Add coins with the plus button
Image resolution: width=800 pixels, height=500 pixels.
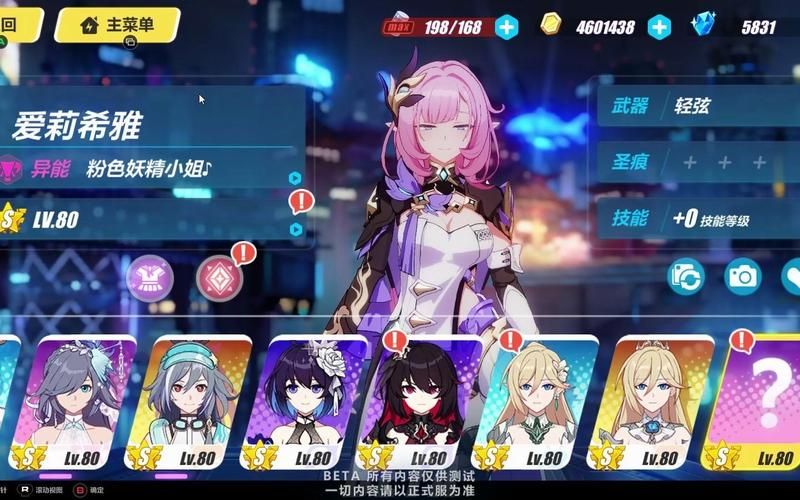(x=659, y=27)
